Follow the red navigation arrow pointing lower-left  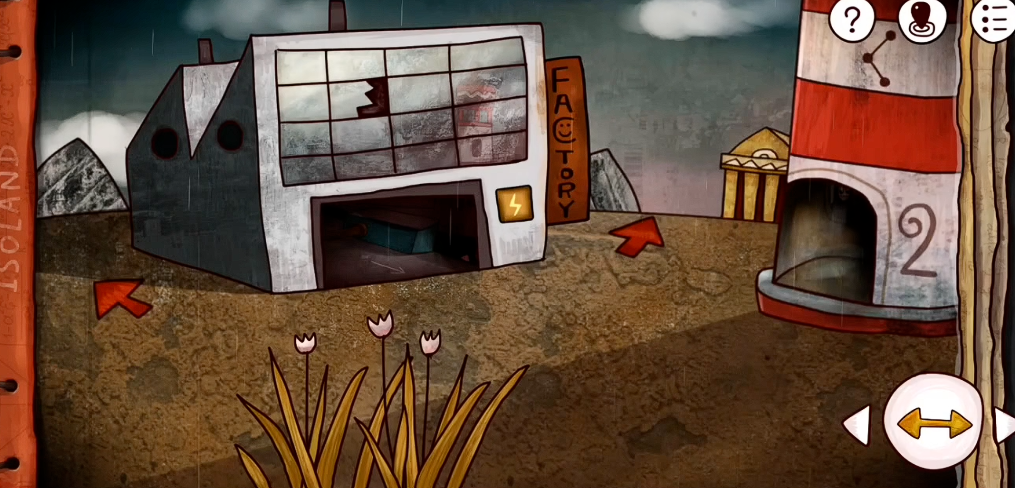(122, 297)
